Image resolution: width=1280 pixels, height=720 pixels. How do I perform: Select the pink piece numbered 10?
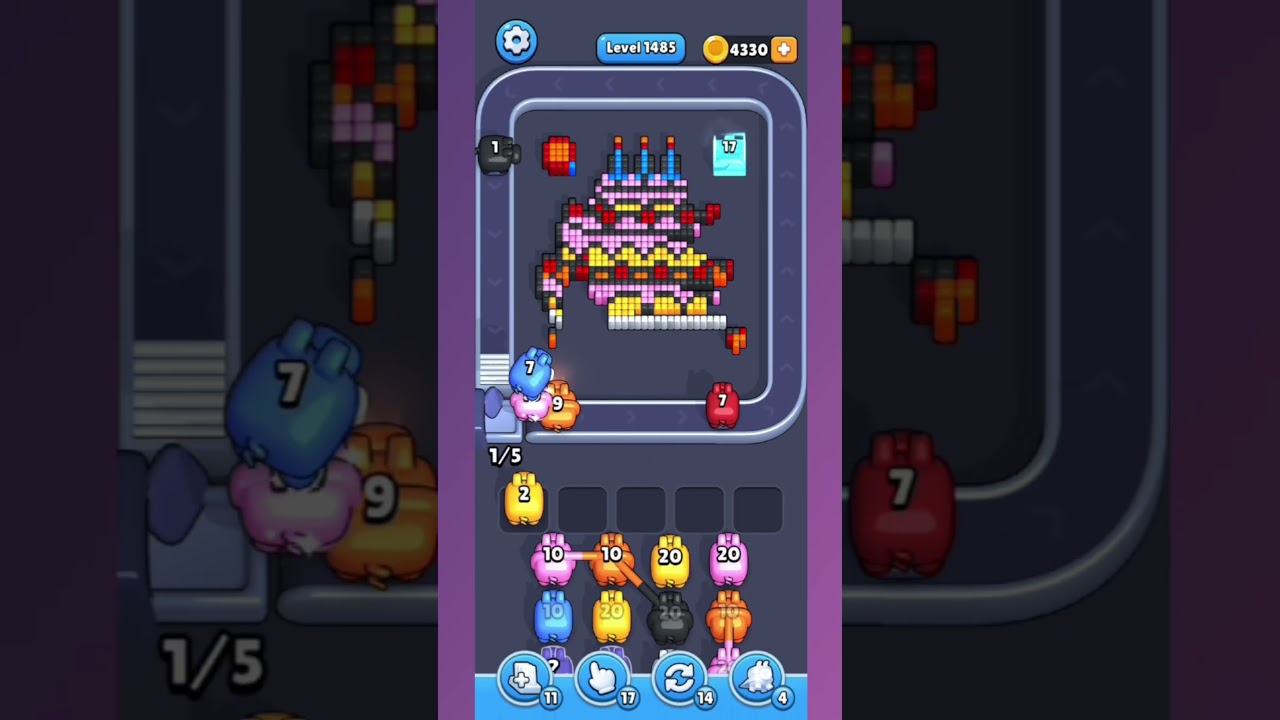point(552,557)
